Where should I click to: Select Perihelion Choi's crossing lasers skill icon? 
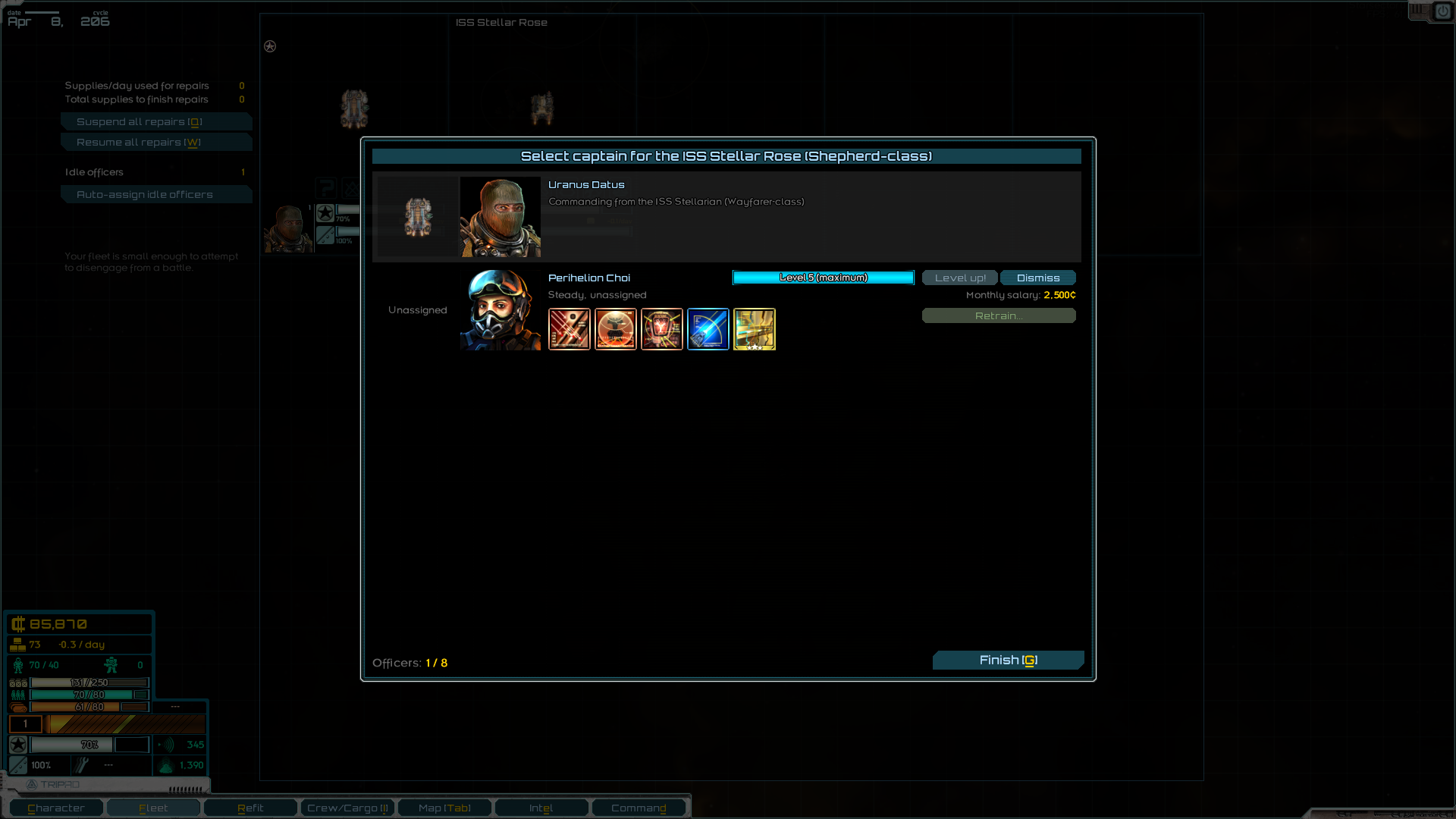[570, 329]
